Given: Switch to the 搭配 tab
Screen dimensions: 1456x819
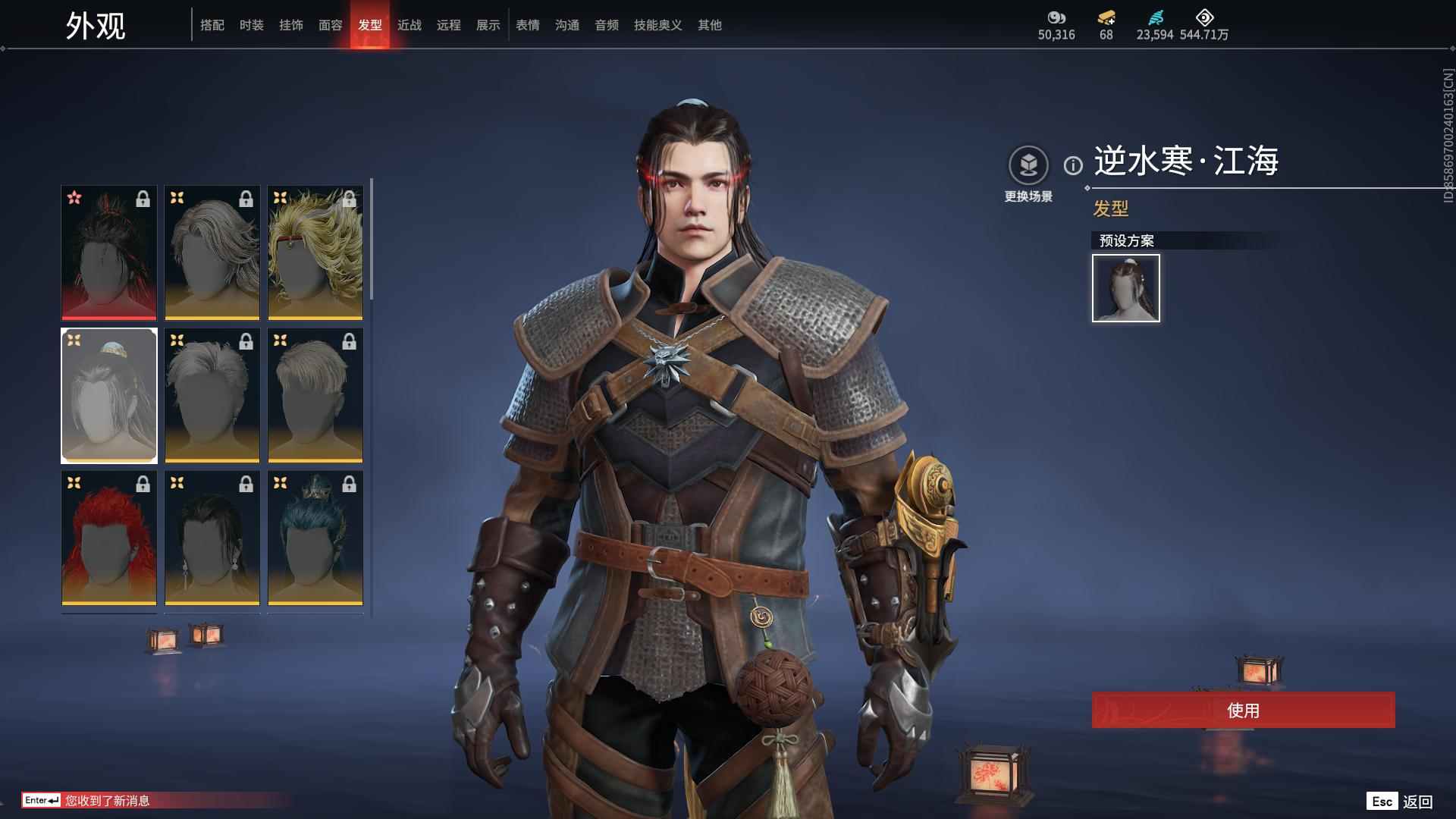Looking at the screenshot, I should pyautogui.click(x=212, y=25).
